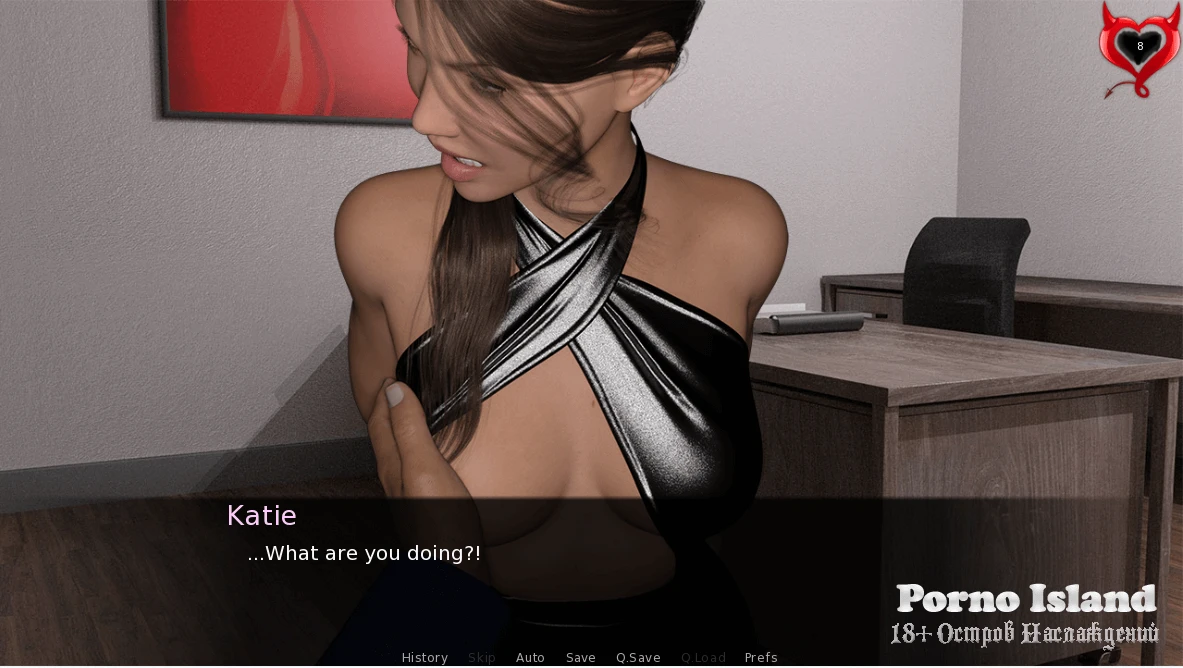Open the Save menu

(x=580, y=657)
